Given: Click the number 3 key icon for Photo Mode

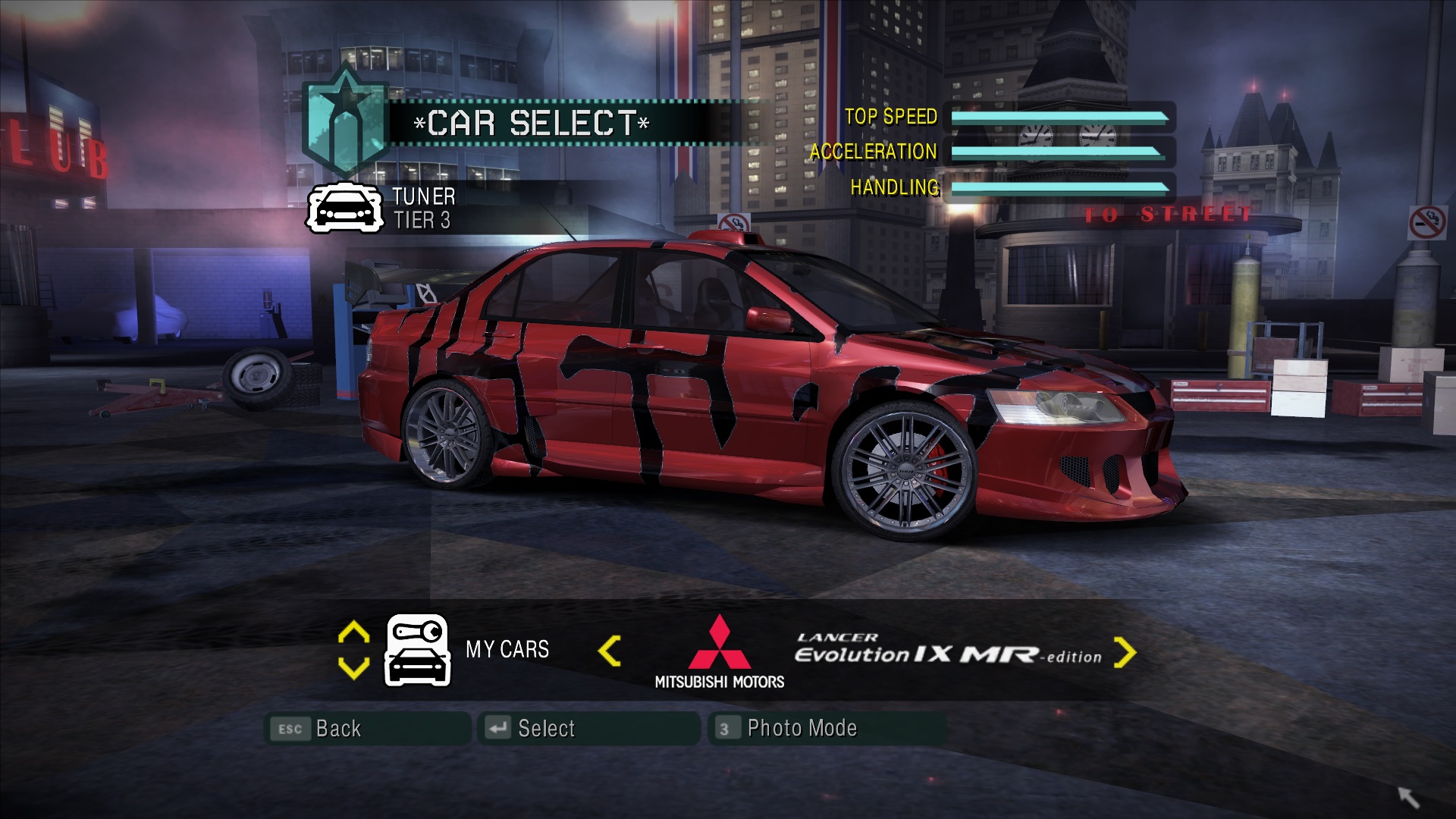Looking at the screenshot, I should pyautogui.click(x=726, y=729).
